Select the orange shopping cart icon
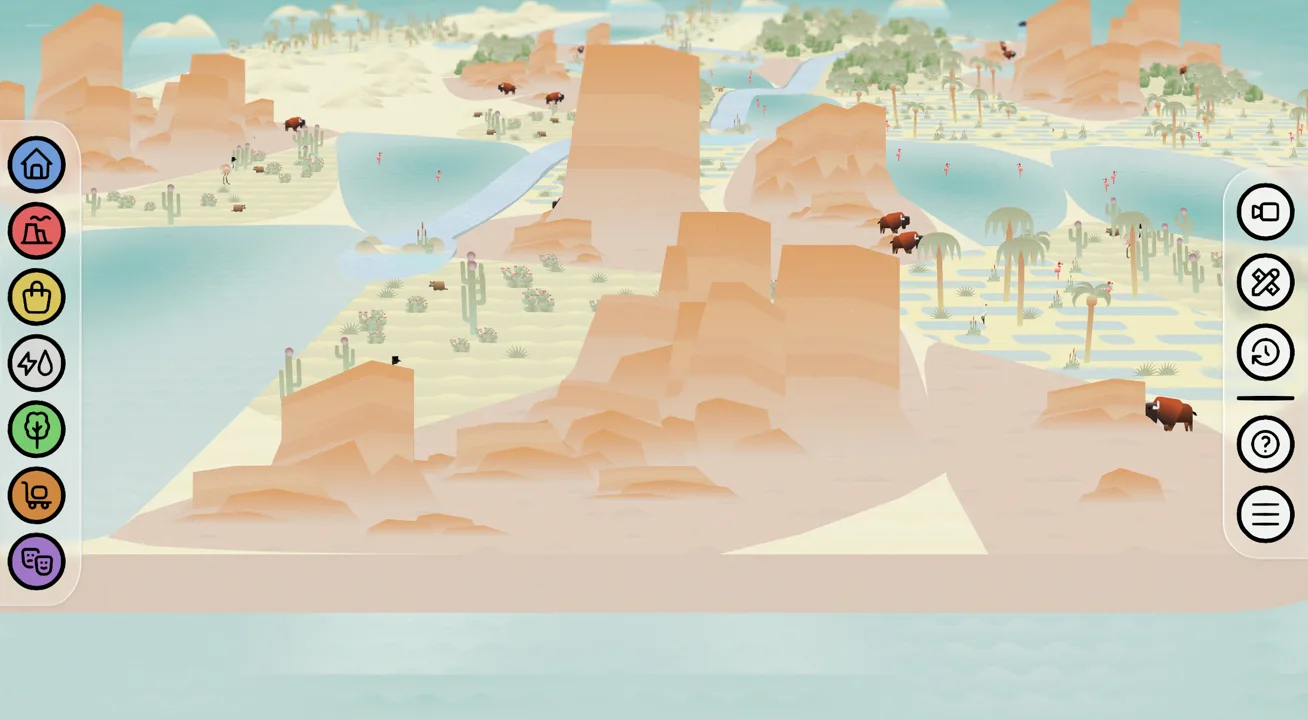 36,495
